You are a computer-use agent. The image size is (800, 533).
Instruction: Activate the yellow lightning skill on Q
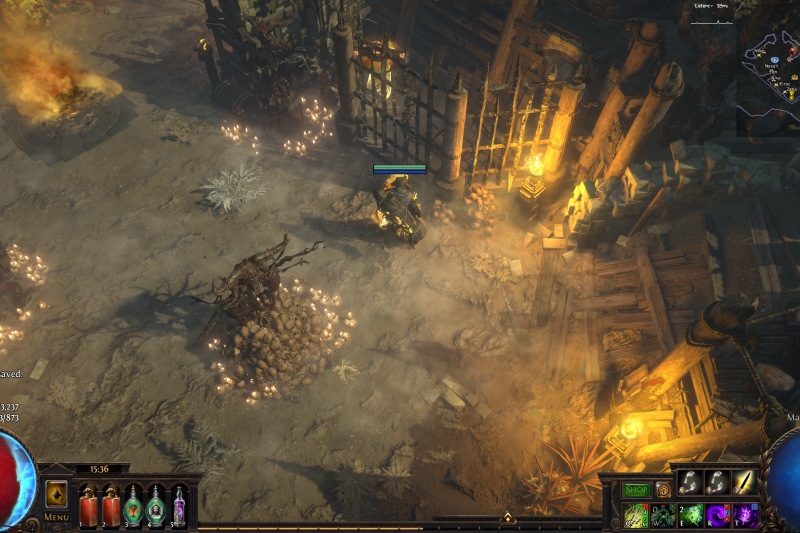[636, 516]
